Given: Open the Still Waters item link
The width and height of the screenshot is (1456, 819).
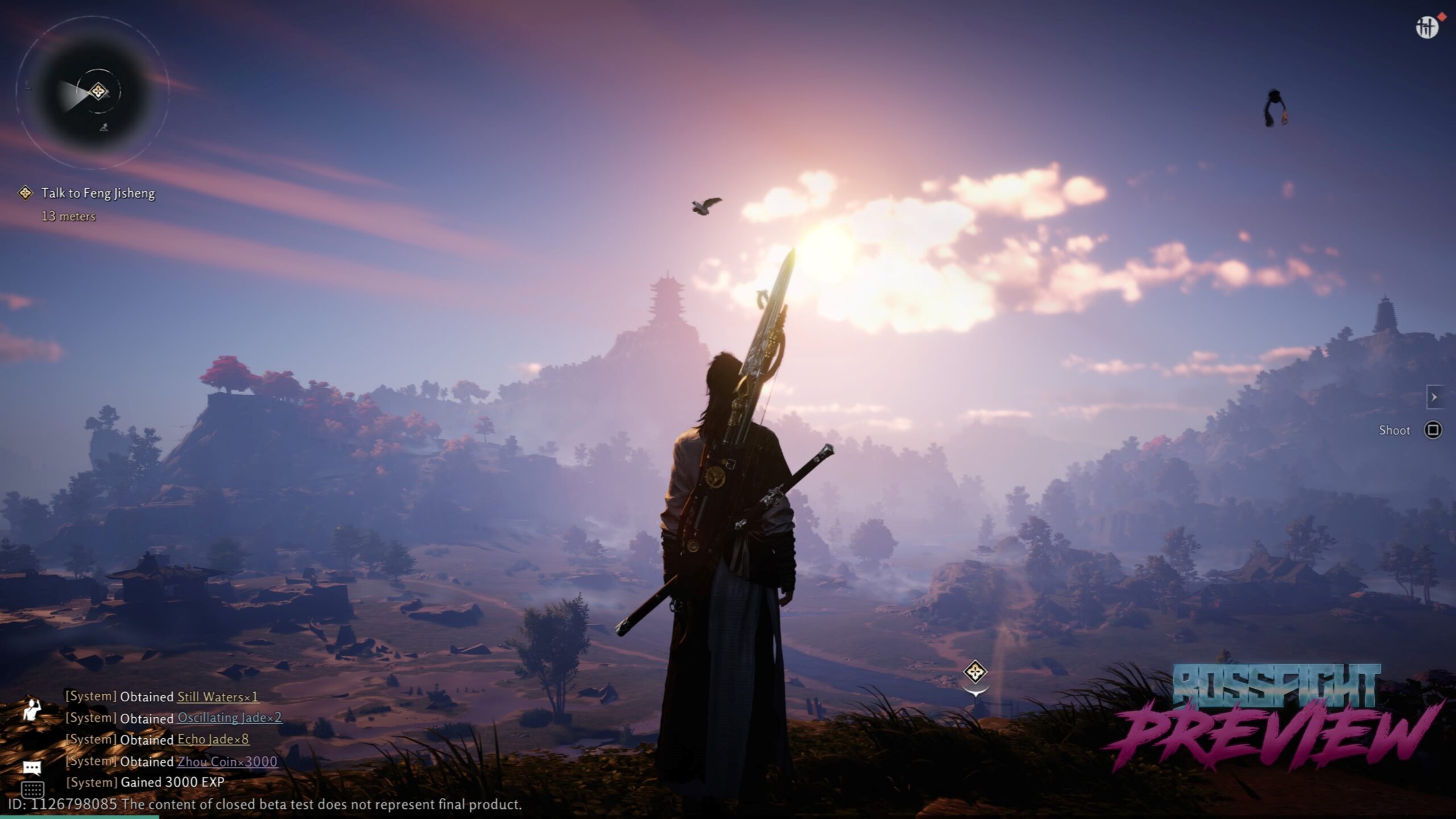Looking at the screenshot, I should pyautogui.click(x=218, y=697).
